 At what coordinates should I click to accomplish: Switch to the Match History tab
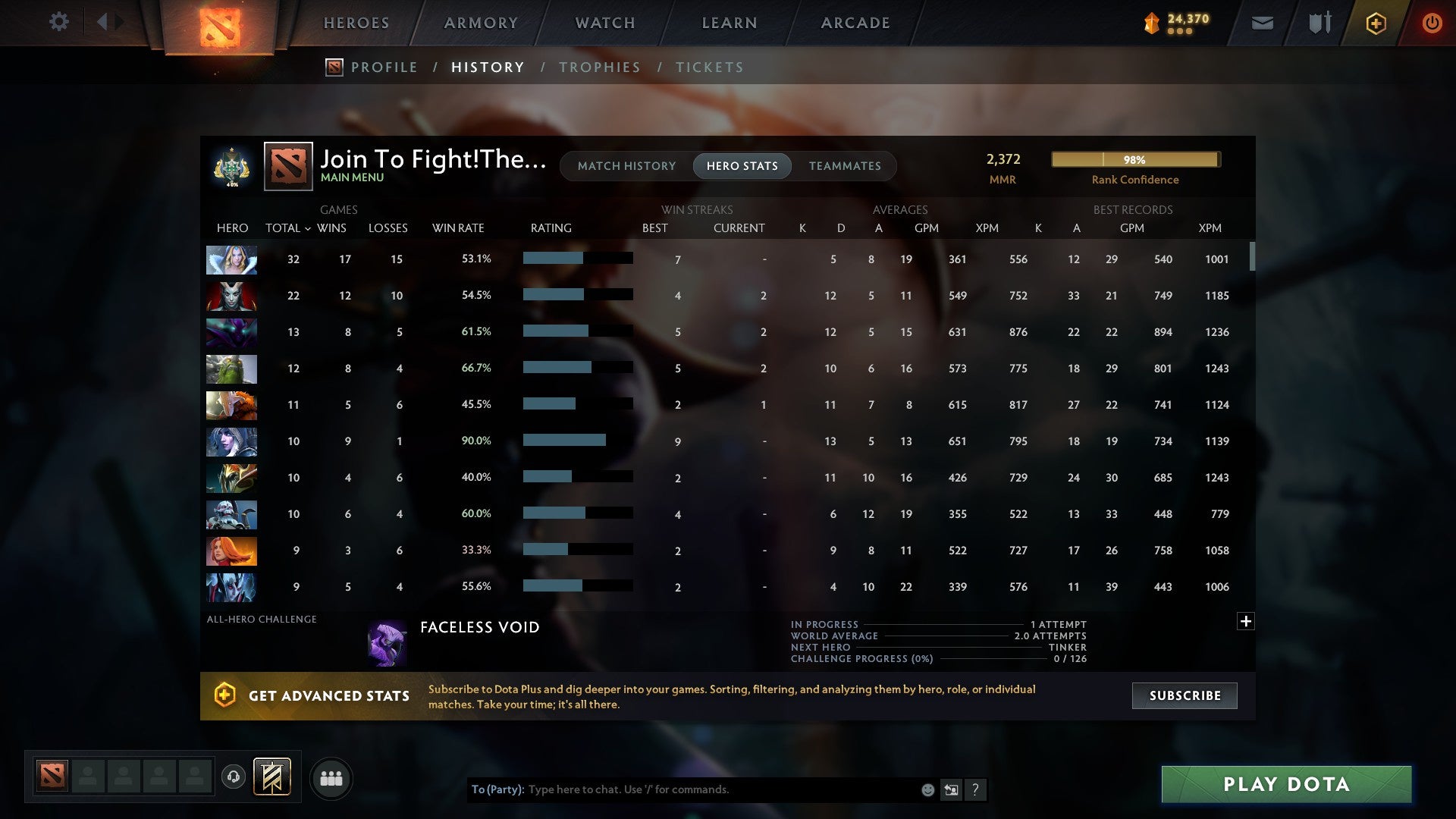626,165
